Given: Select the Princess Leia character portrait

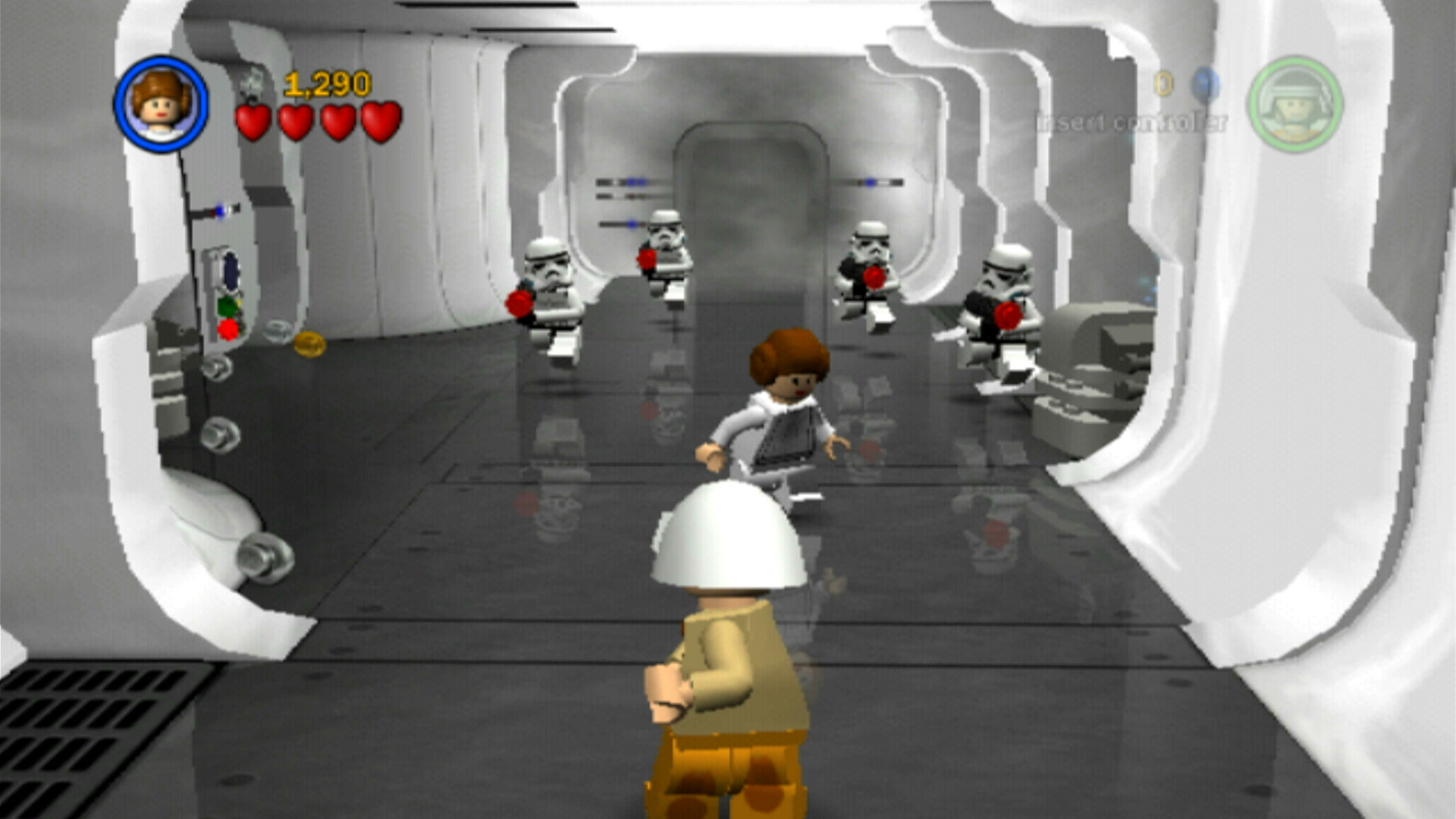Looking at the screenshot, I should click(161, 104).
